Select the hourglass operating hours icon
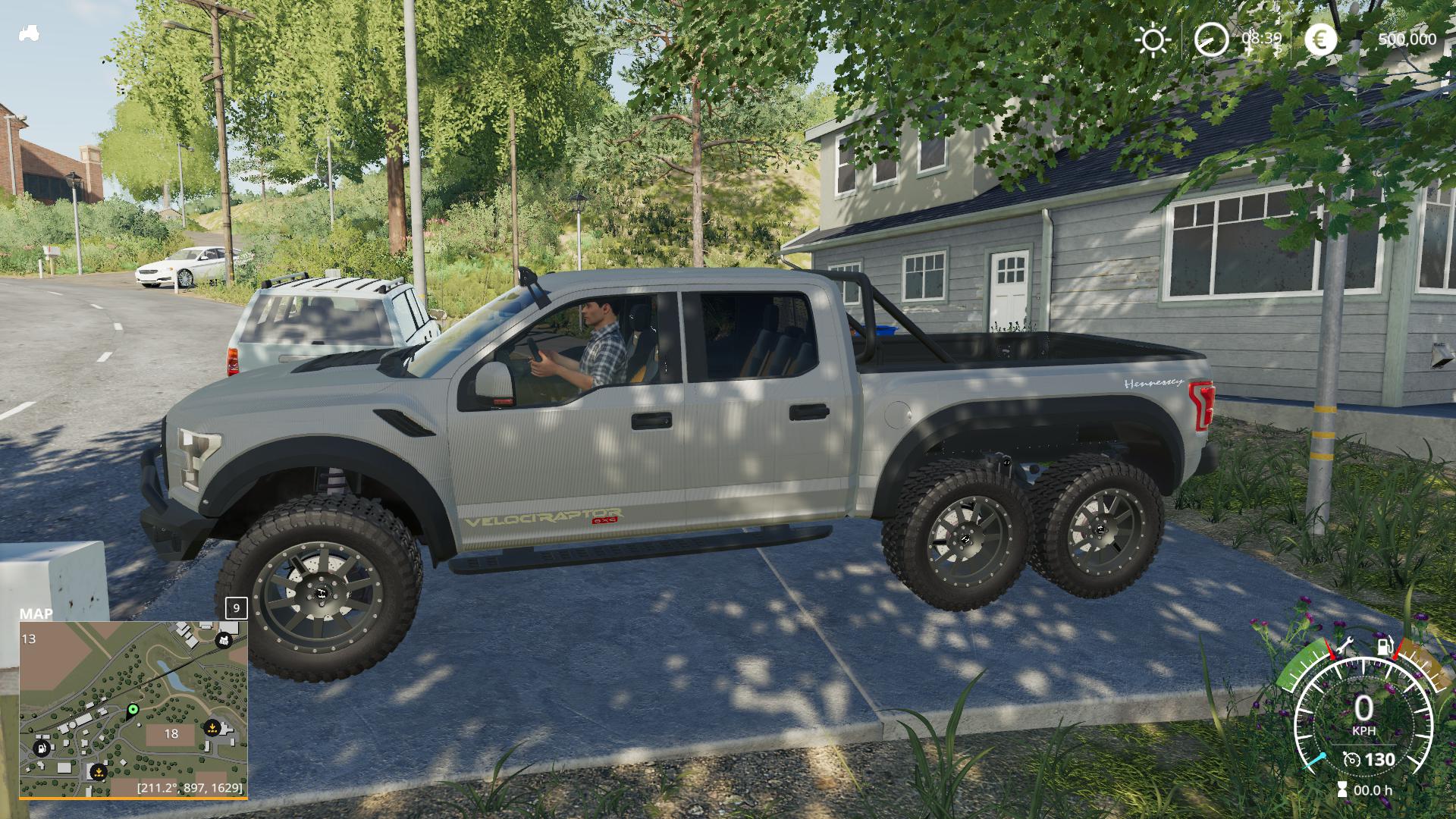1456x819 pixels. pos(1343,789)
